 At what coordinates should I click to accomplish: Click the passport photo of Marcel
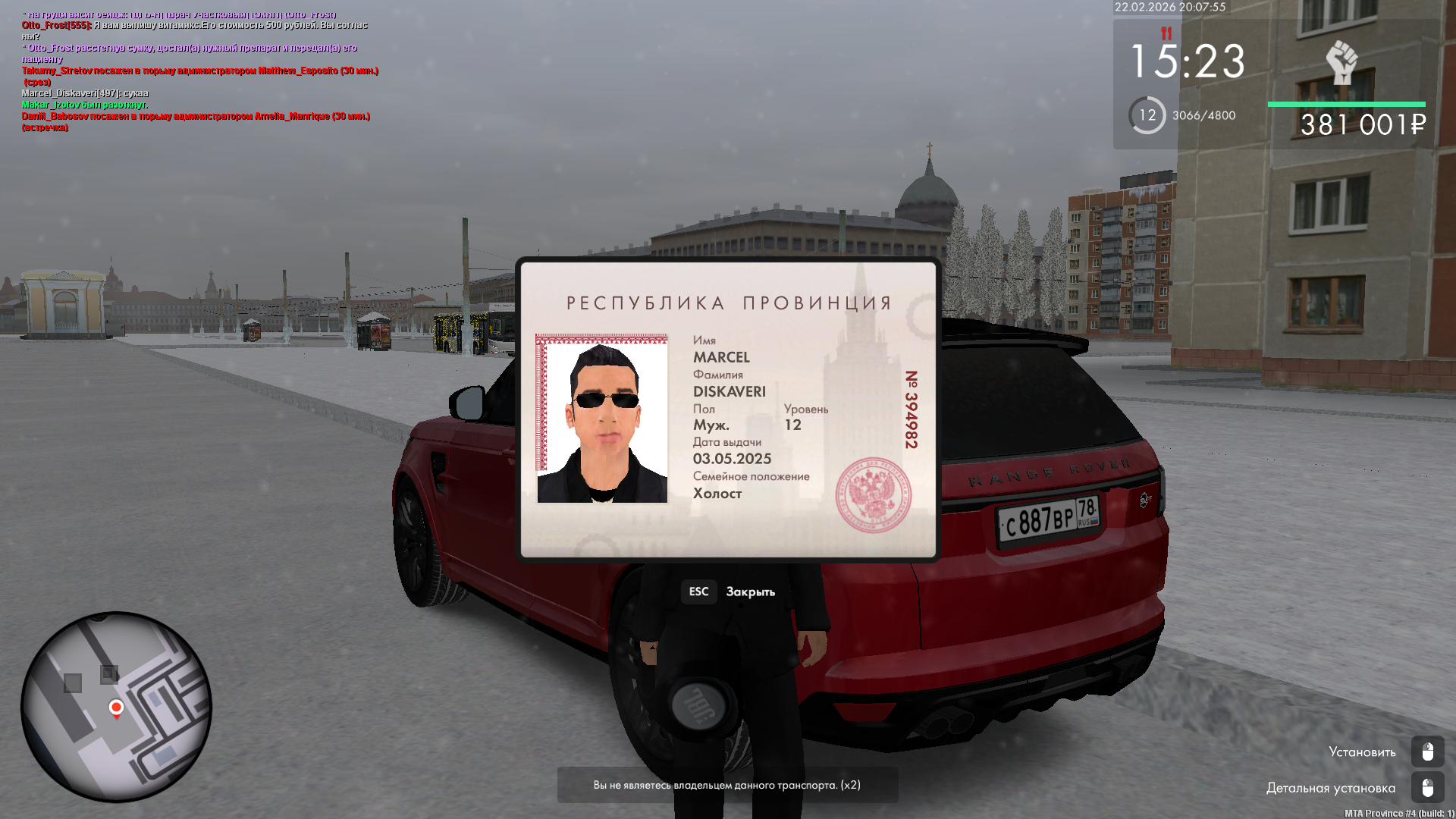tap(602, 419)
